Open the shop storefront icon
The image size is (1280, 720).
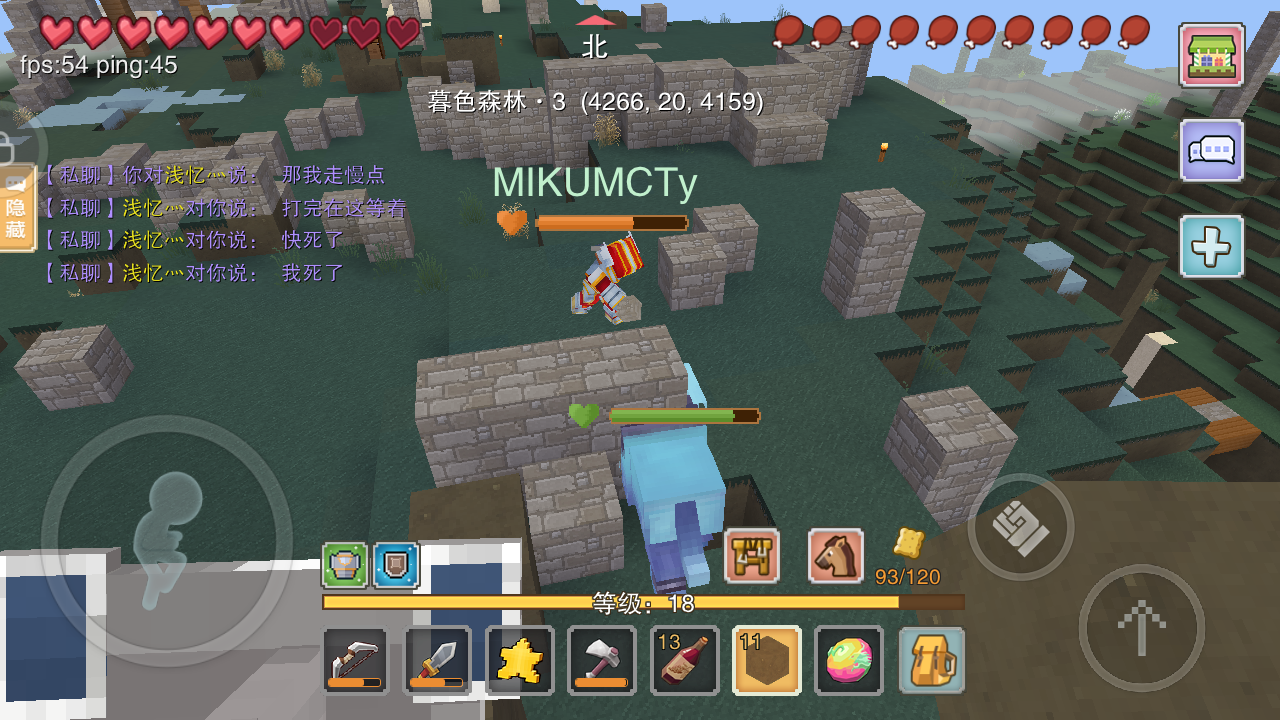tap(1211, 56)
